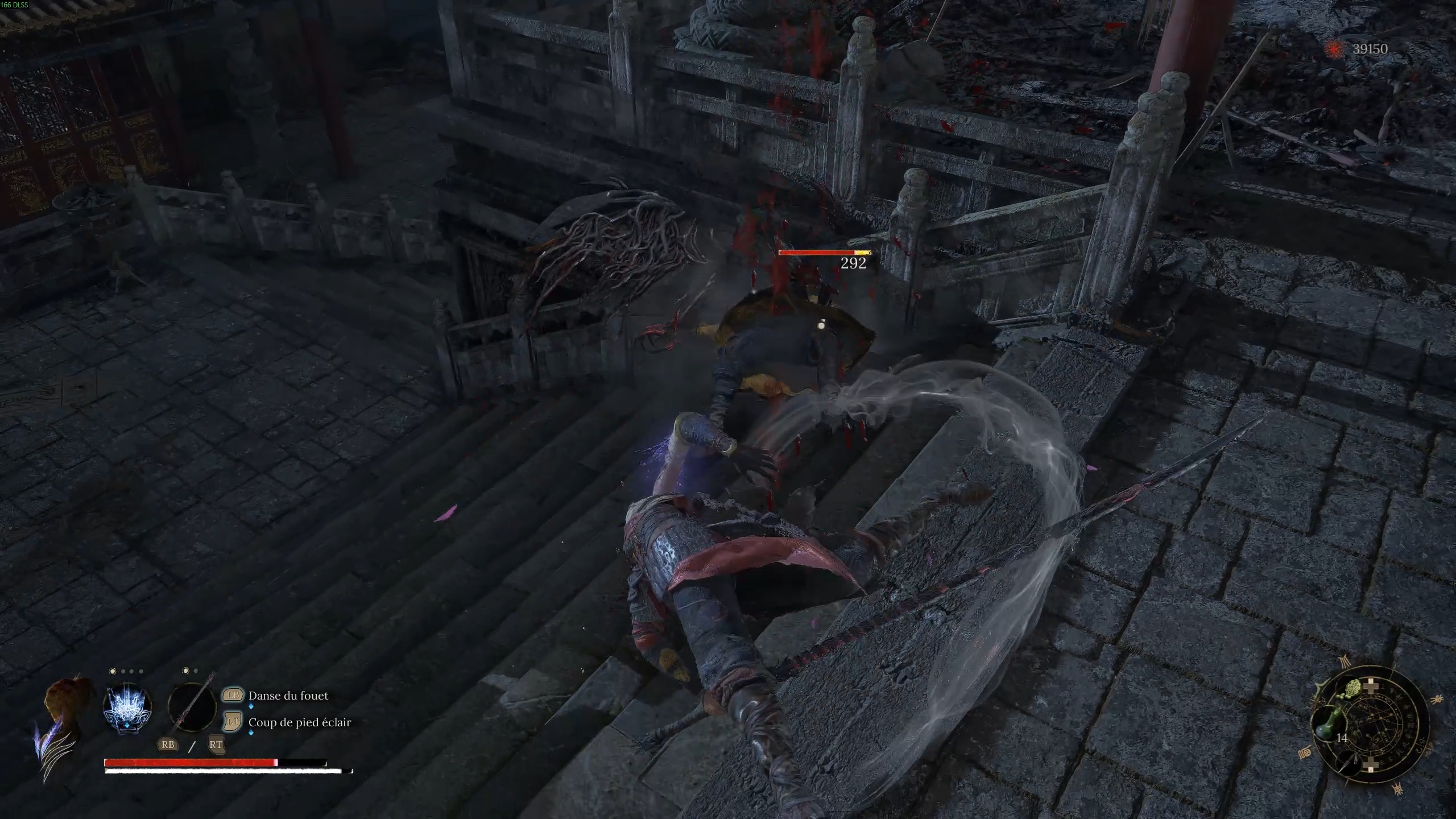1456x819 pixels.
Task: Expand the consumable selection wheel
Action: (x=1372, y=725)
